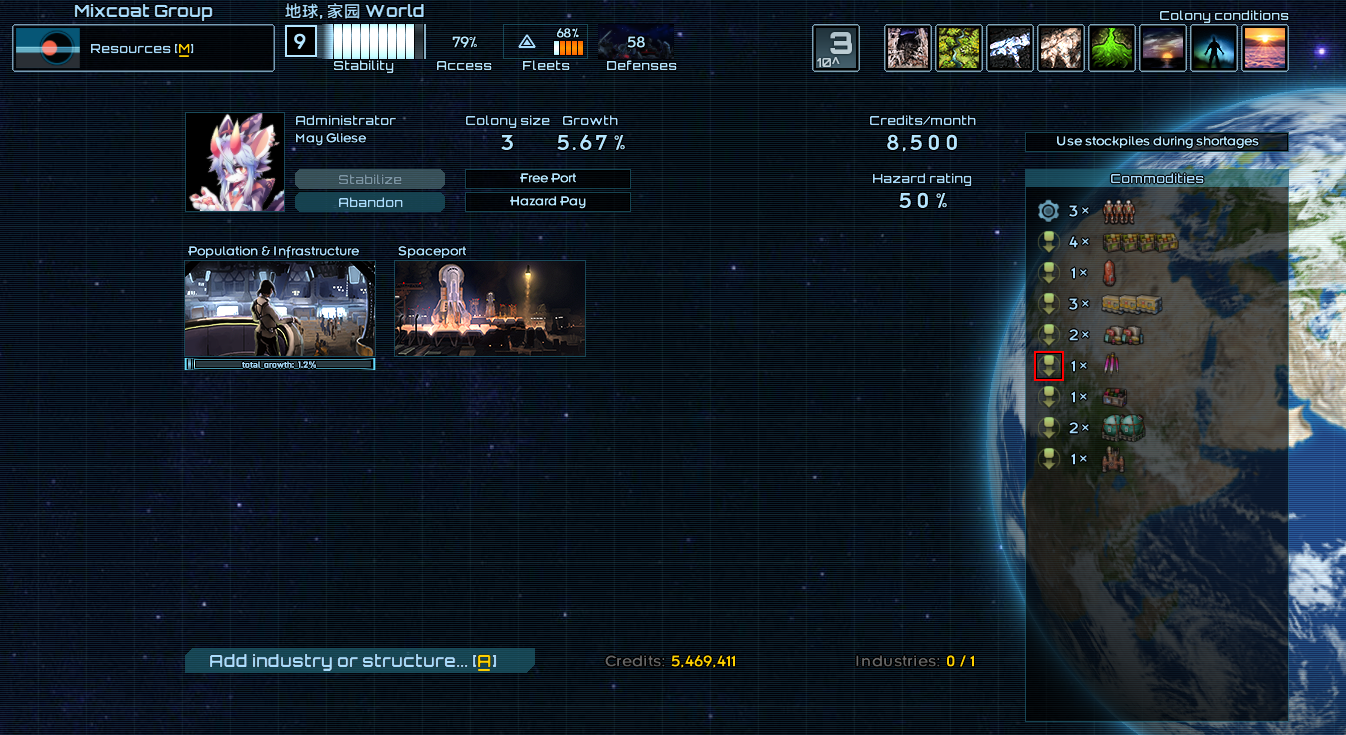Toggle Use stockpiles during shortages
Viewport: 1346px width, 735px height.
coord(1156,141)
